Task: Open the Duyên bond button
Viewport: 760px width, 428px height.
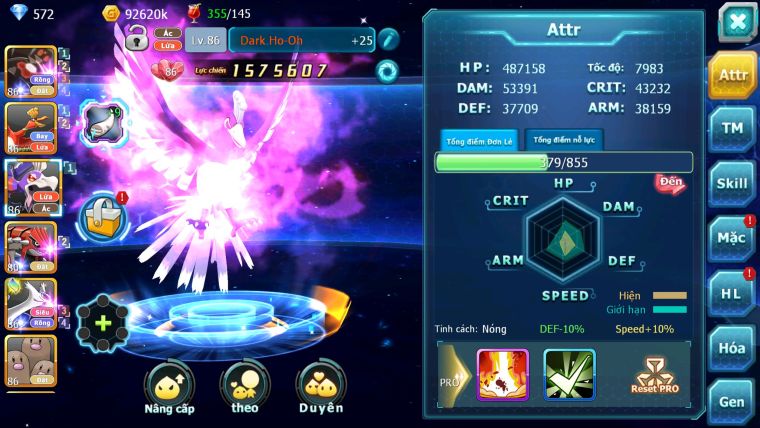Action: tap(320, 388)
